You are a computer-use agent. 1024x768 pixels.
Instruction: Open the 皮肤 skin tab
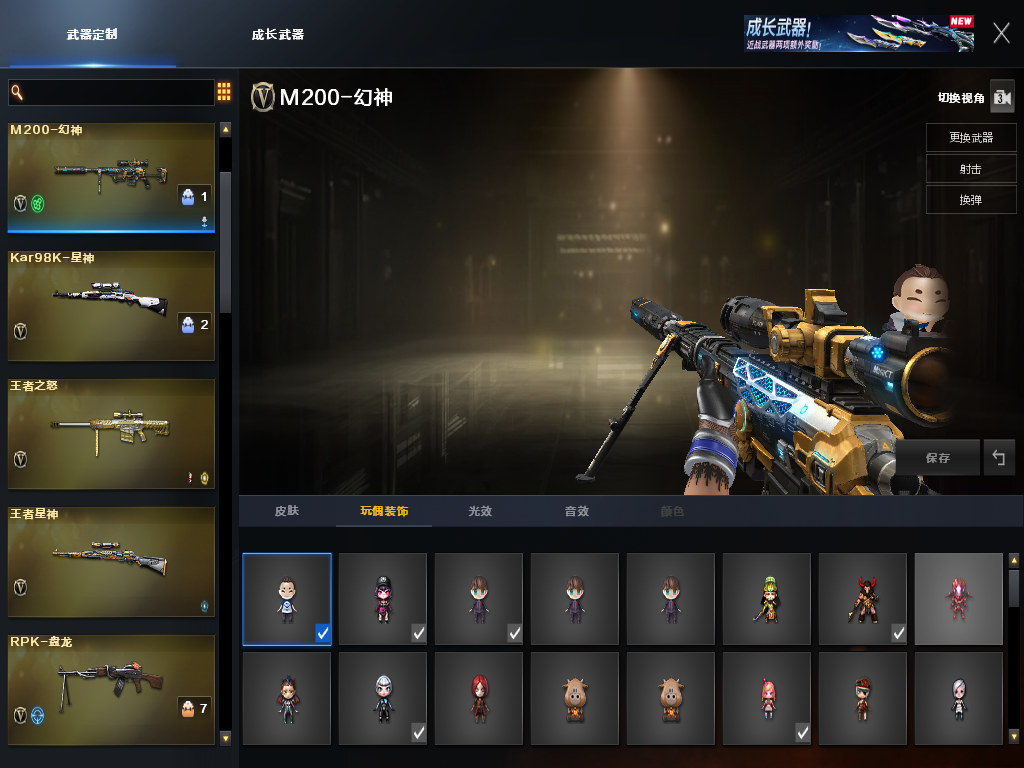tap(287, 511)
